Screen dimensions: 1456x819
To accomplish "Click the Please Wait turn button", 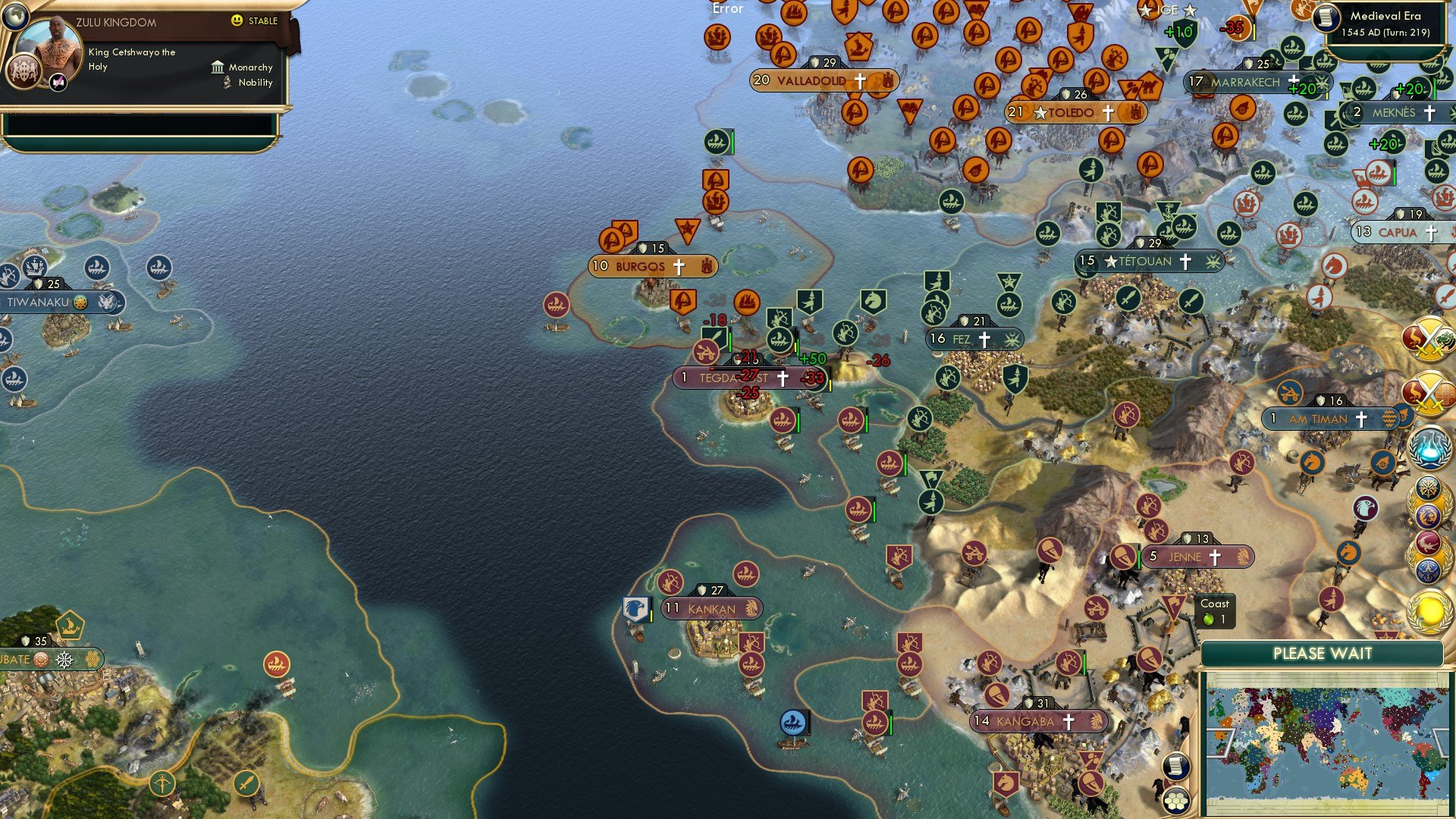I will pyautogui.click(x=1322, y=654).
